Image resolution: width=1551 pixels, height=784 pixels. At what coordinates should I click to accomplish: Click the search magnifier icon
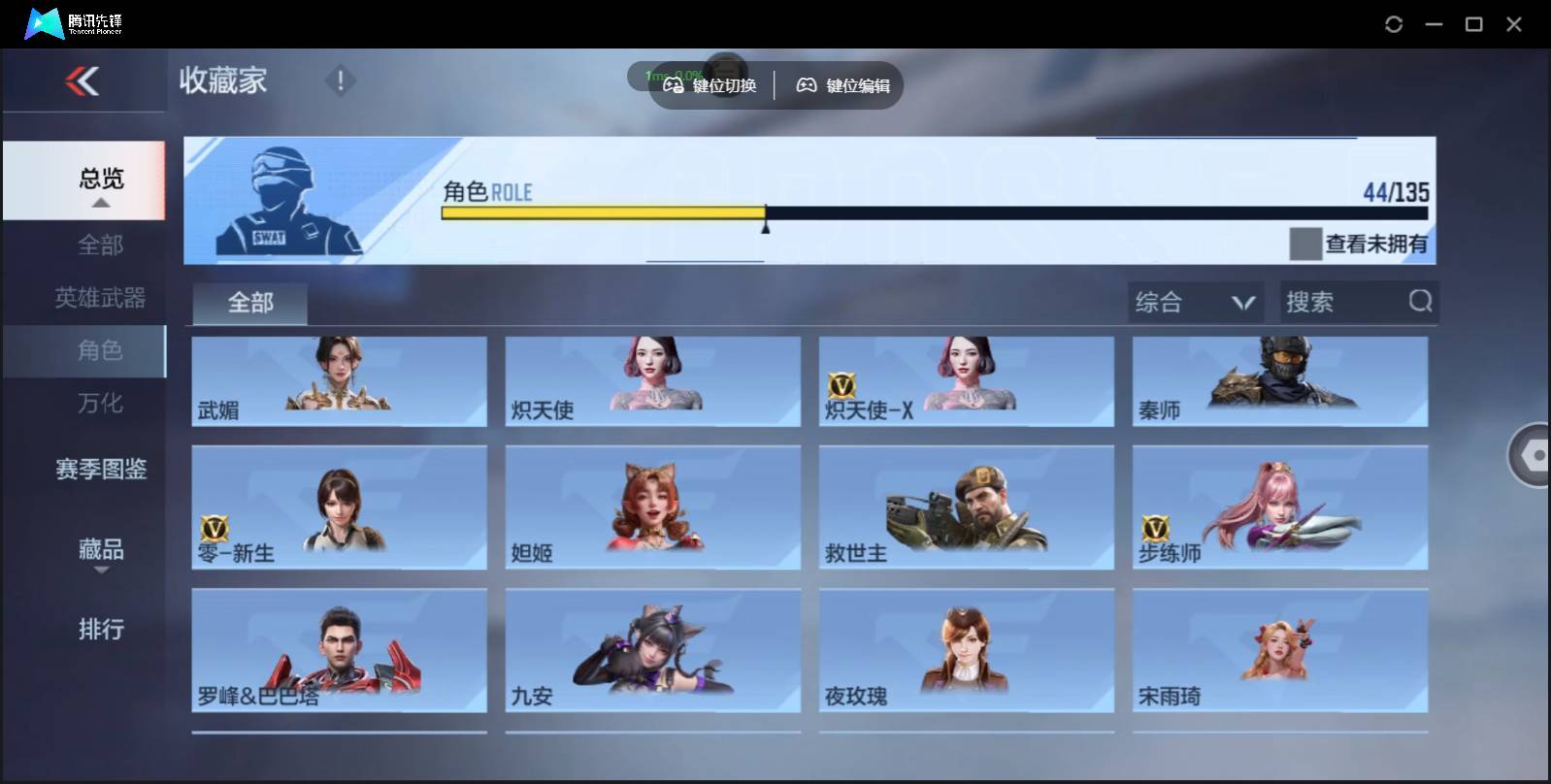point(1420,302)
